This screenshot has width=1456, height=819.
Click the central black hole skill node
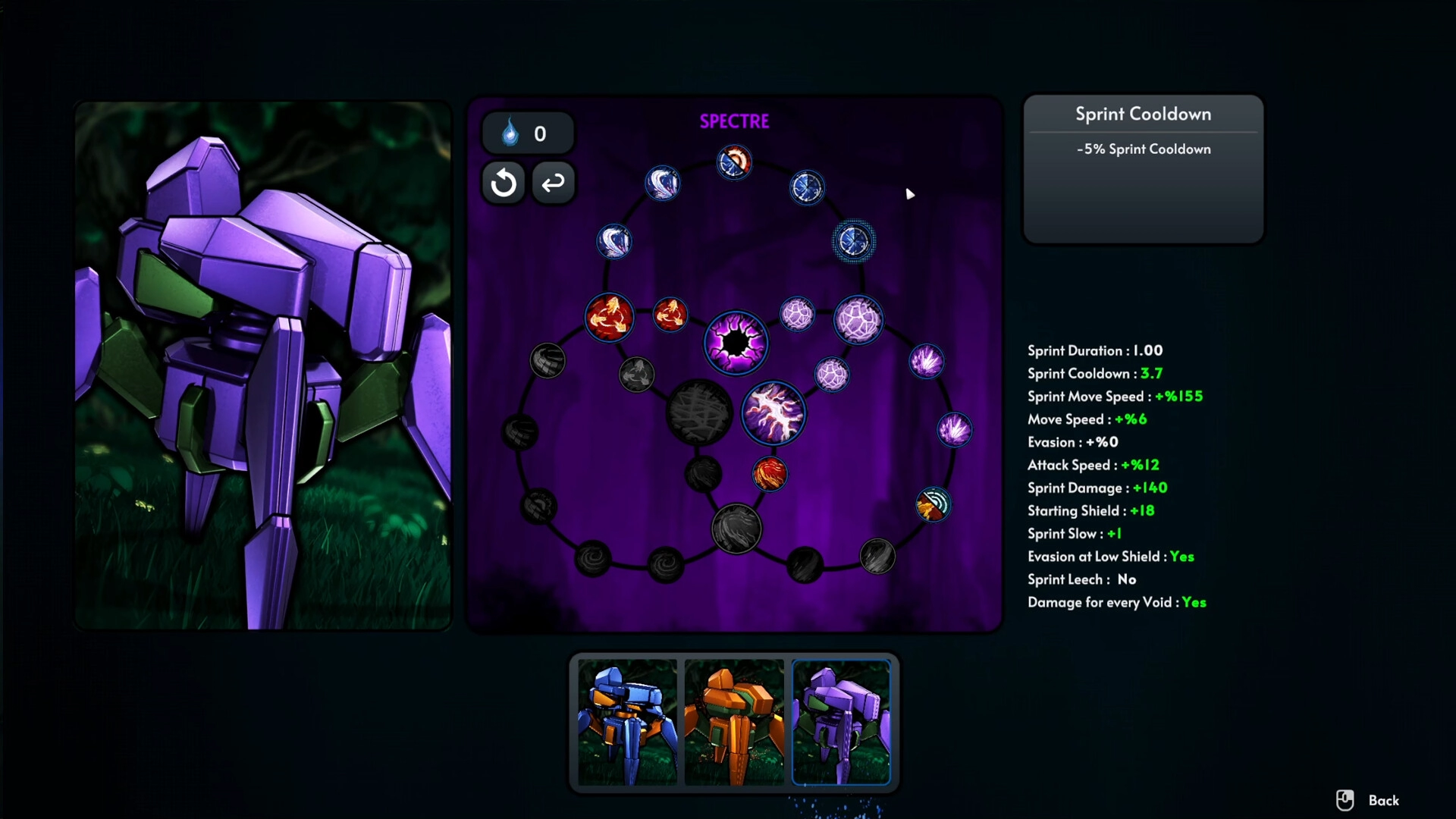[x=736, y=343]
